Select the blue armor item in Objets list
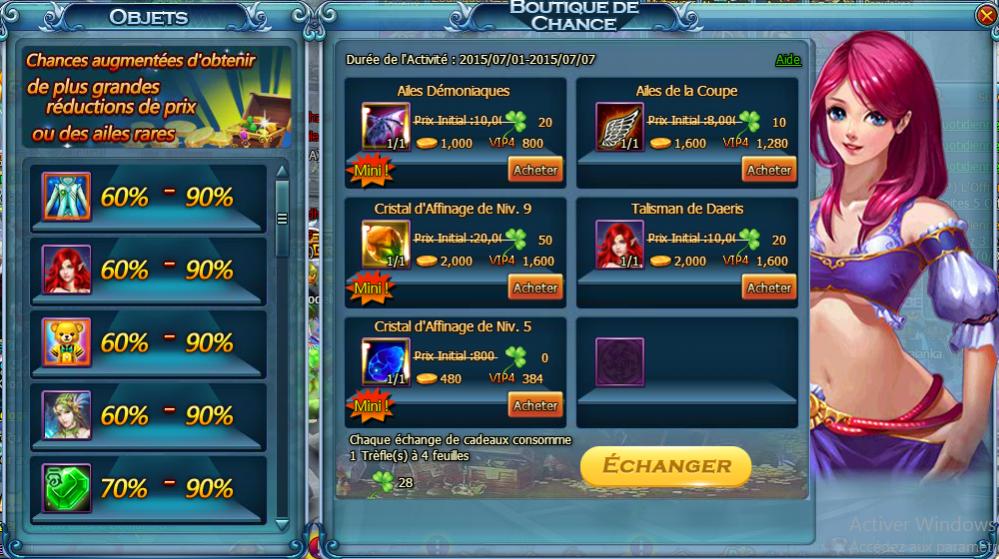The width and height of the screenshot is (999, 559). tap(67, 197)
